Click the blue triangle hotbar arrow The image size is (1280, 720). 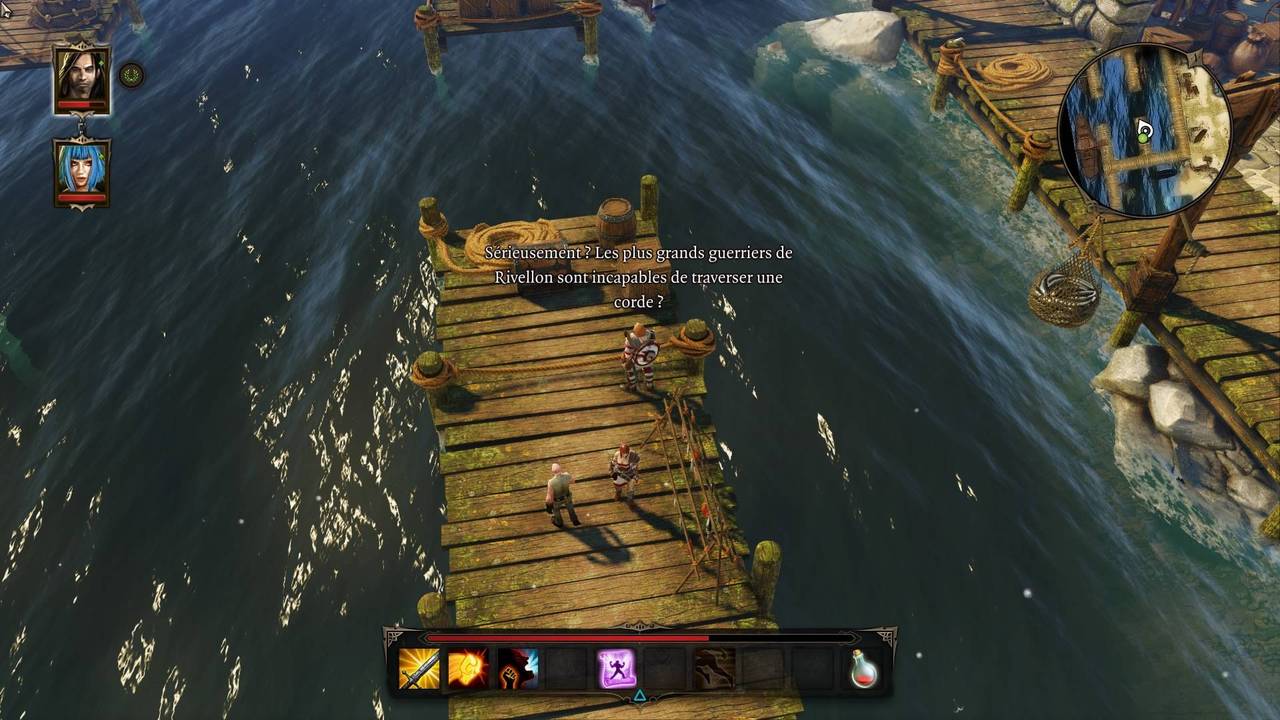(640, 695)
